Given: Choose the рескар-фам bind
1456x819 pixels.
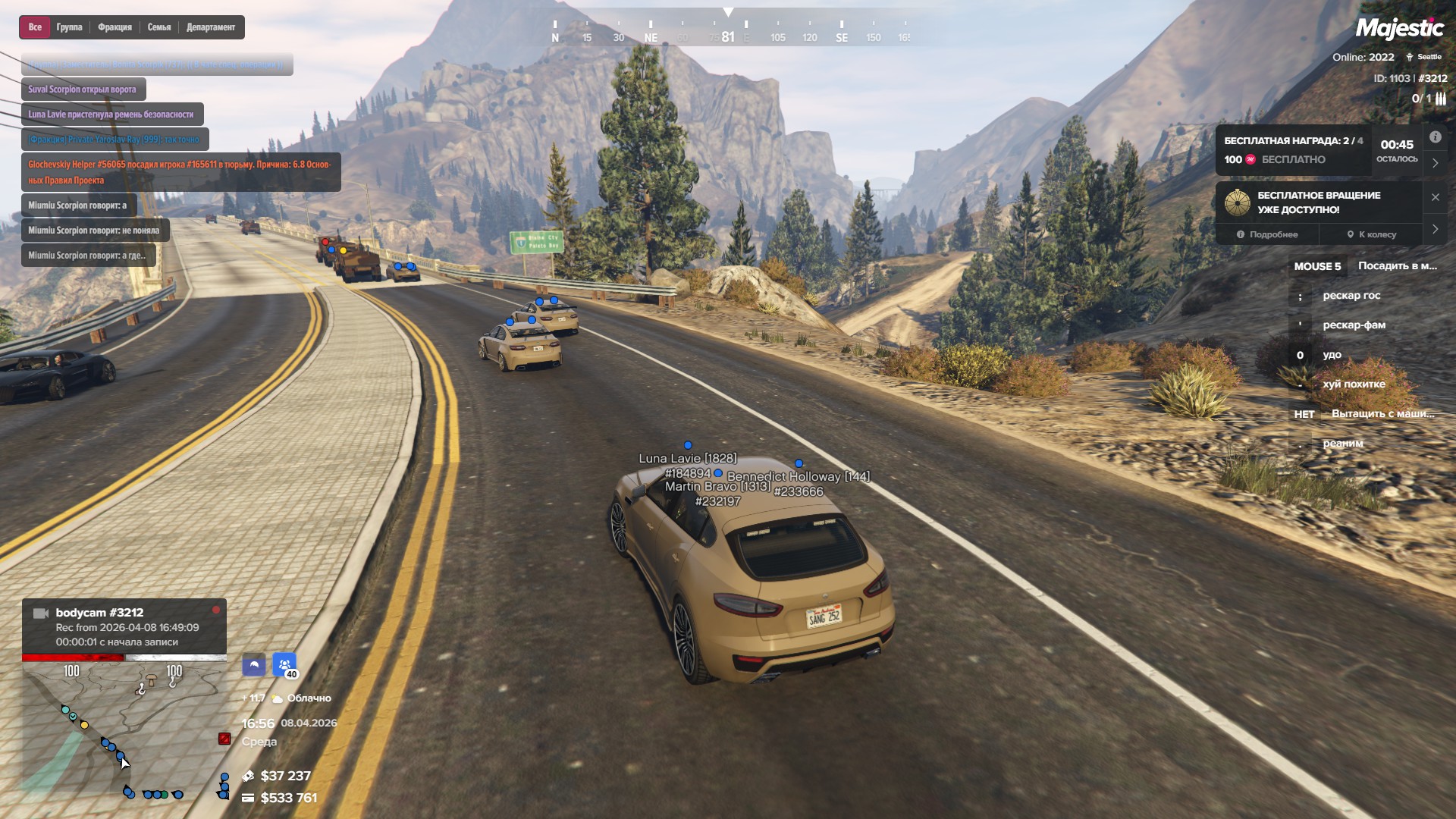Looking at the screenshot, I should click(1354, 325).
